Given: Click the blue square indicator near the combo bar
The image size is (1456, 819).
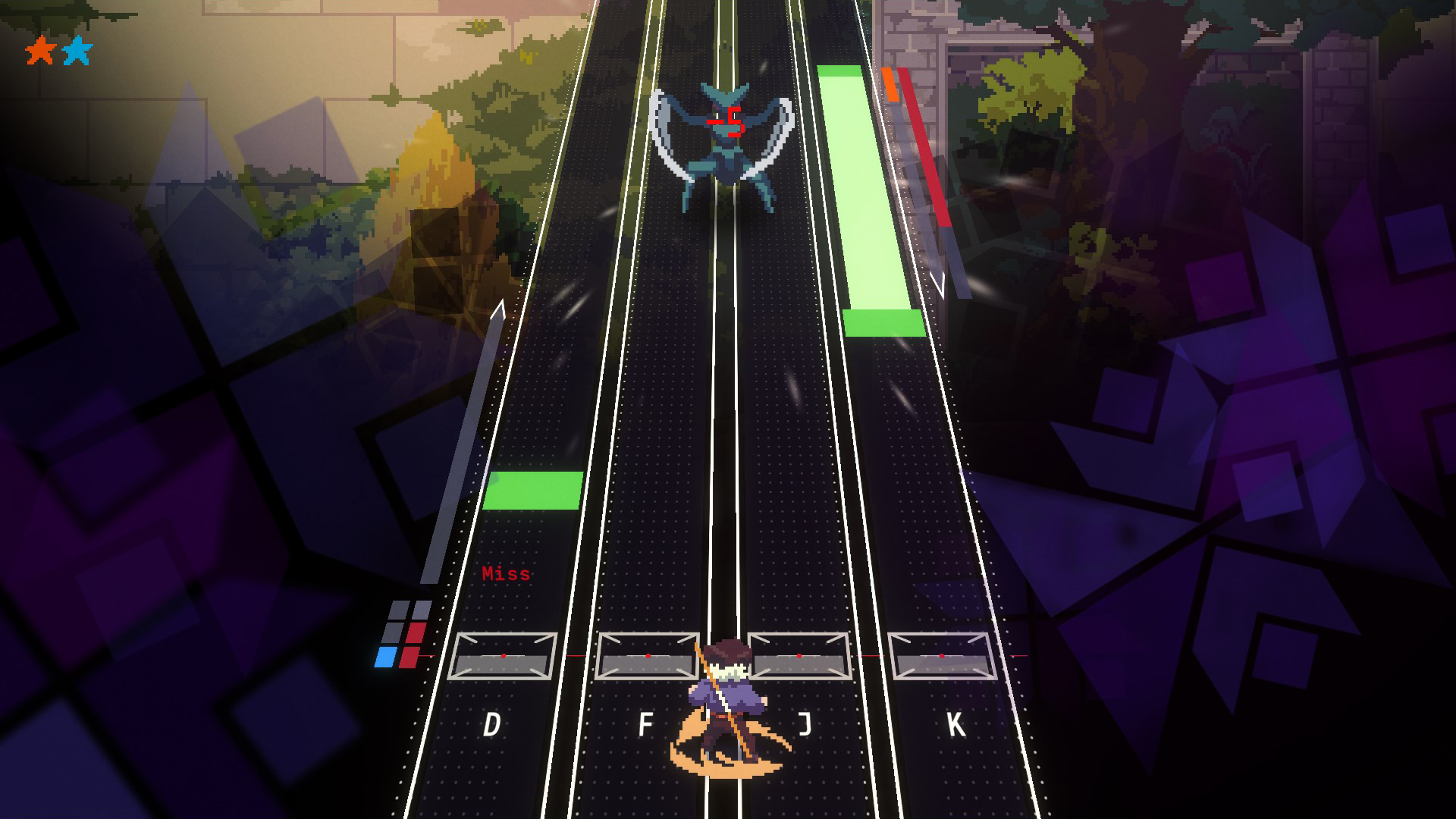Looking at the screenshot, I should click(x=385, y=657).
